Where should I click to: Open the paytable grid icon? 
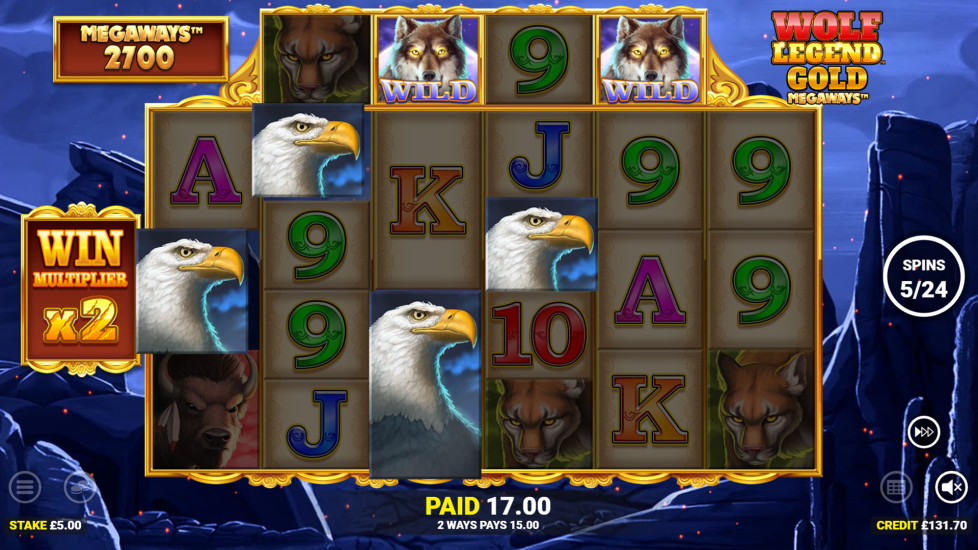coord(895,488)
